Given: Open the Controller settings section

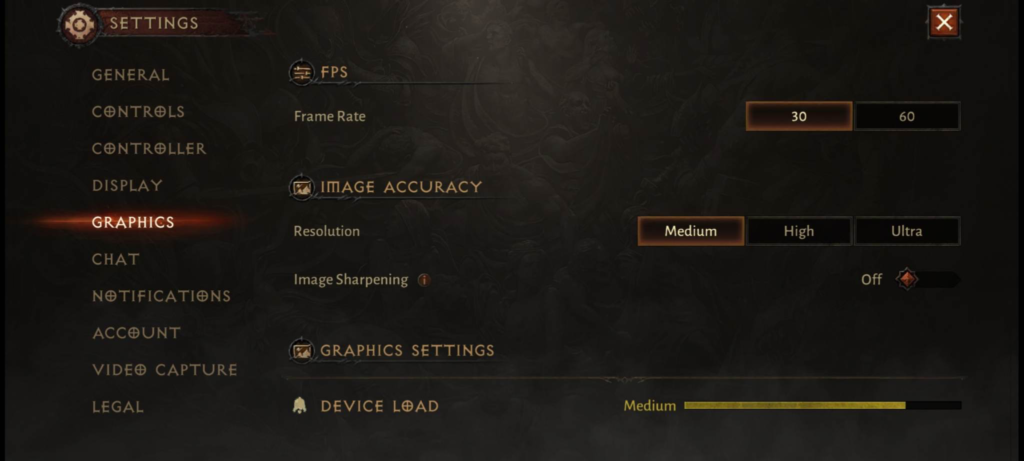Looking at the screenshot, I should pos(149,149).
